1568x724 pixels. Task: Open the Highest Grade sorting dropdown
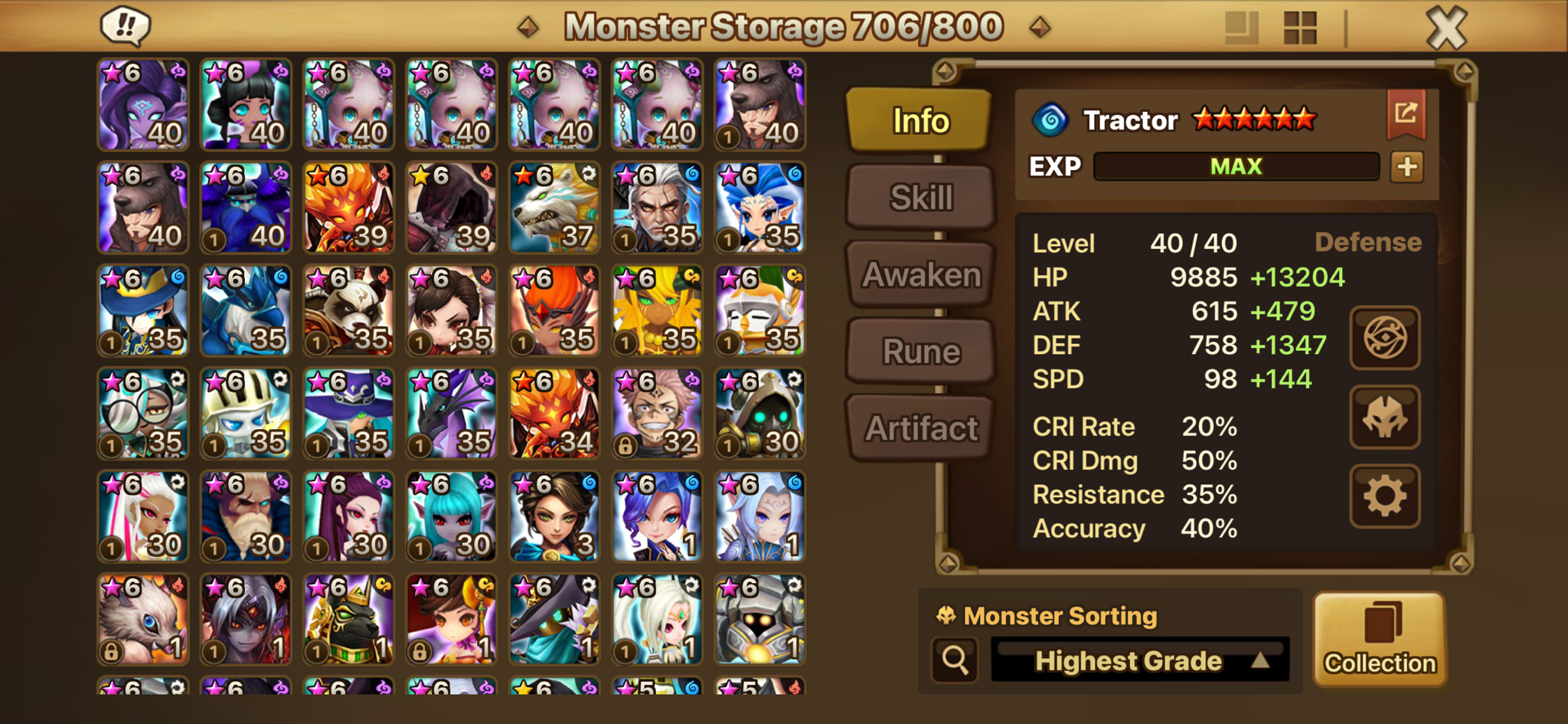click(x=1139, y=660)
